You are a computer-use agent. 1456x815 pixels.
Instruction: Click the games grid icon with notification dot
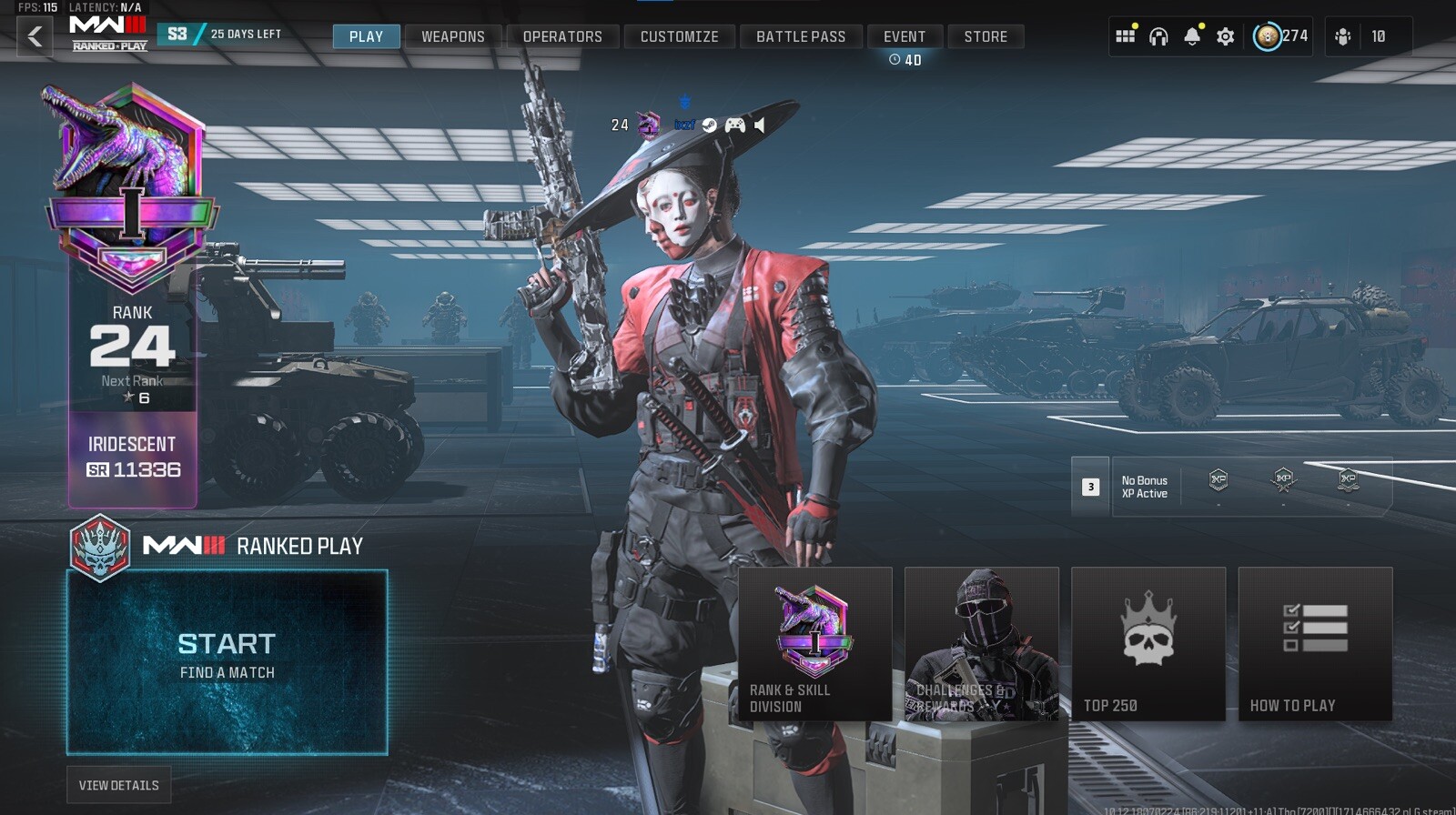(1127, 36)
